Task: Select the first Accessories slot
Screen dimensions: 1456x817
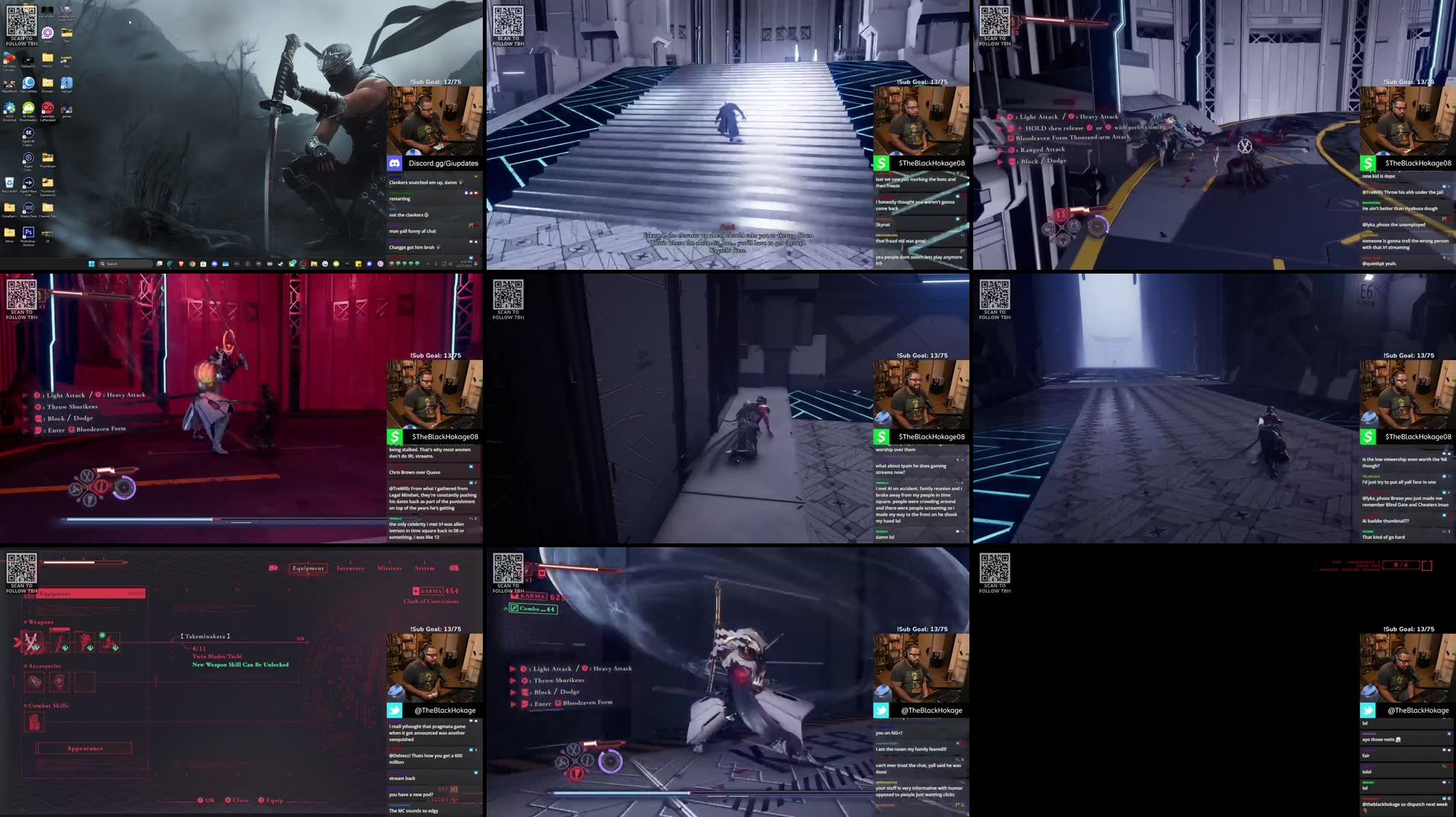Action: (35, 682)
